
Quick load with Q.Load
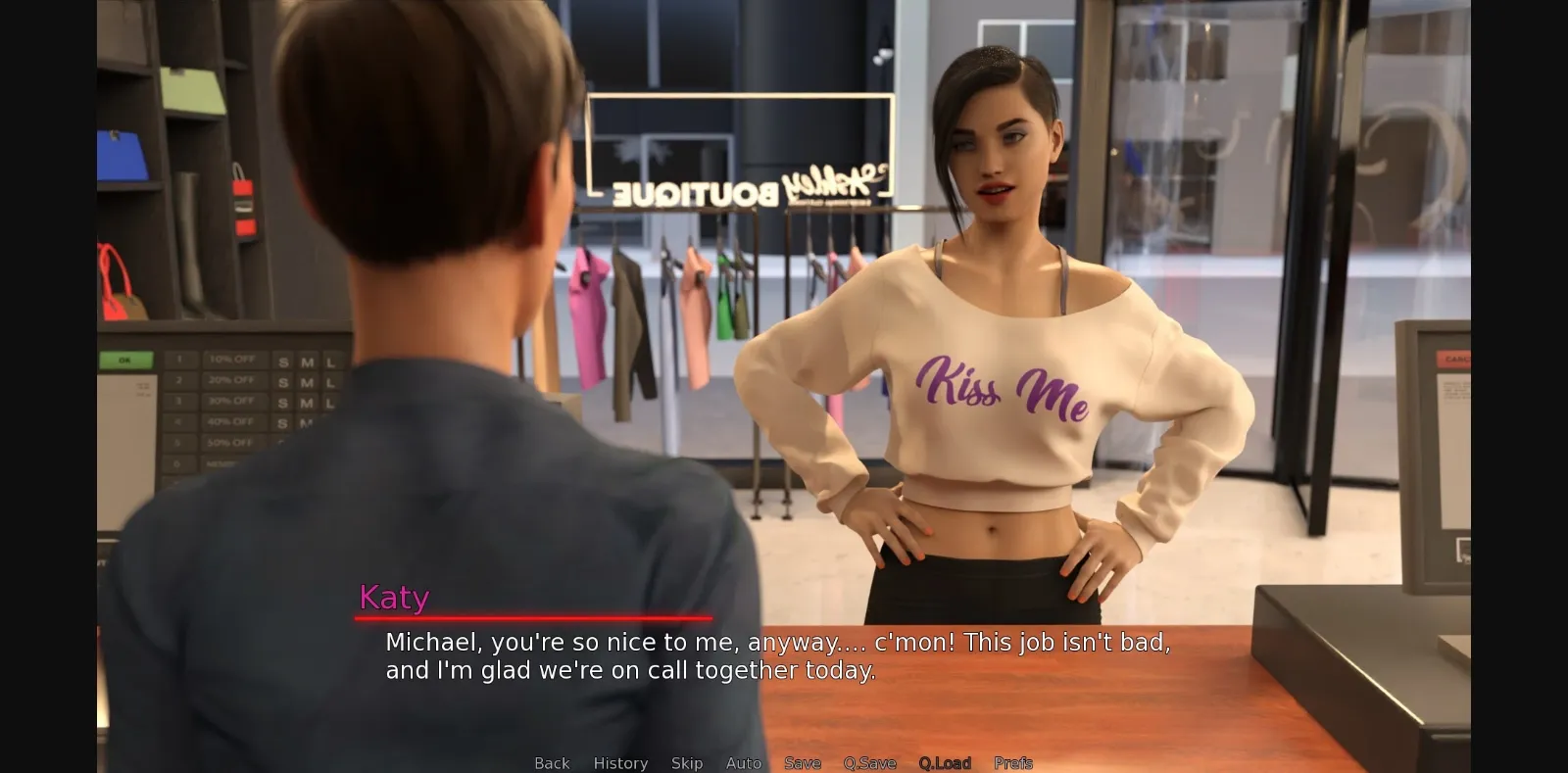pyautogui.click(x=945, y=762)
